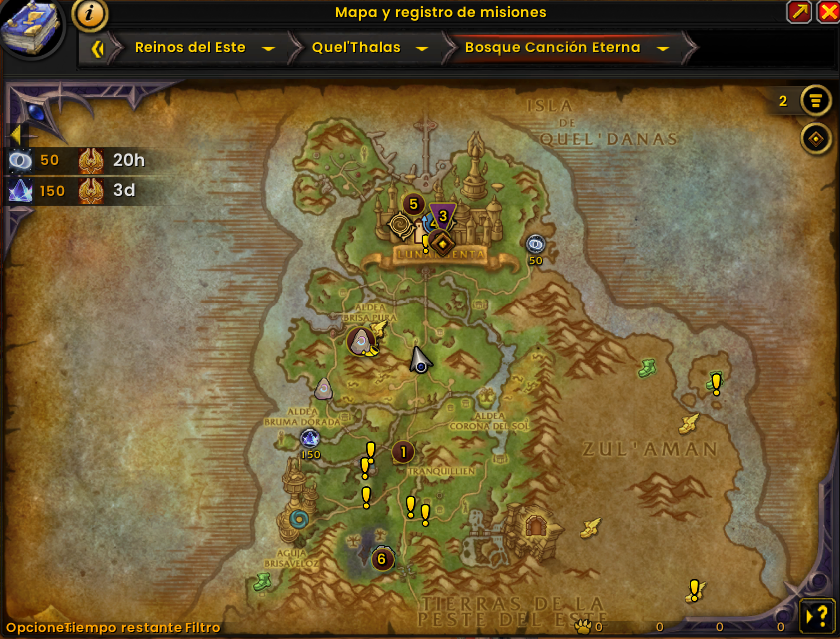Viewport: 840px width, 639px height.
Task: Open the Opciones button
Action: [x=32, y=628]
